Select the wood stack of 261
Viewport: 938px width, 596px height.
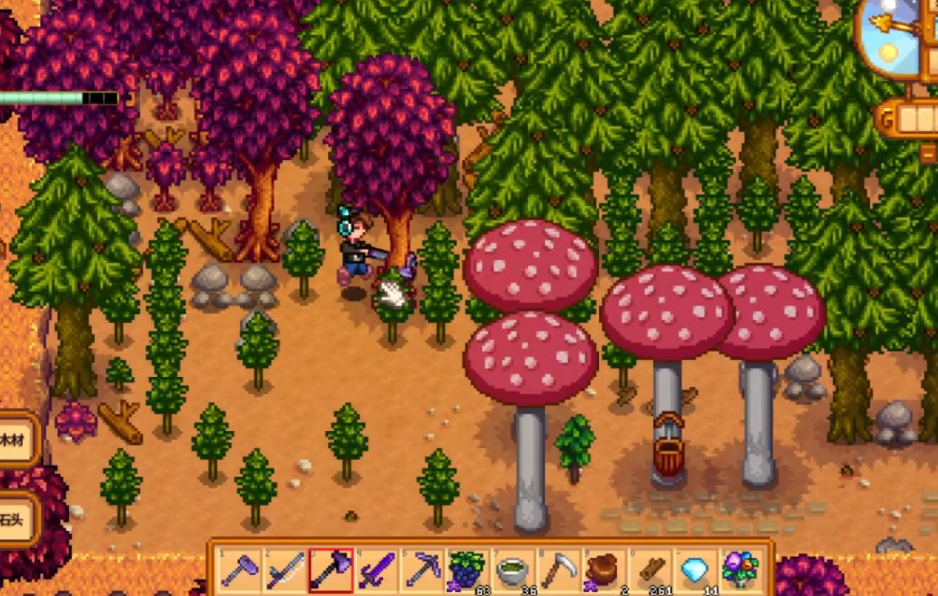(649, 569)
